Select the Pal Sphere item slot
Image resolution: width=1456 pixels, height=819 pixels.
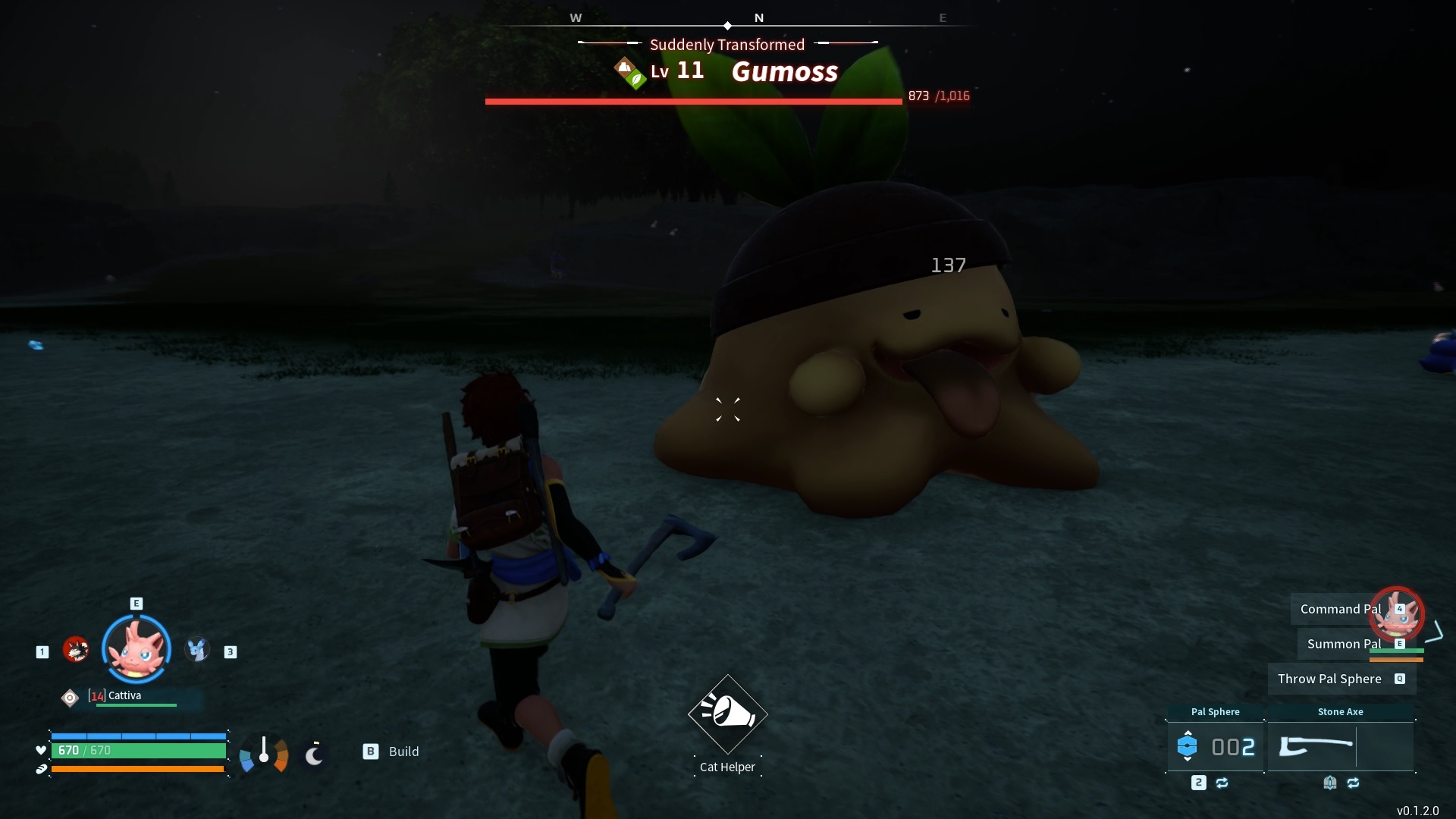click(x=1215, y=747)
